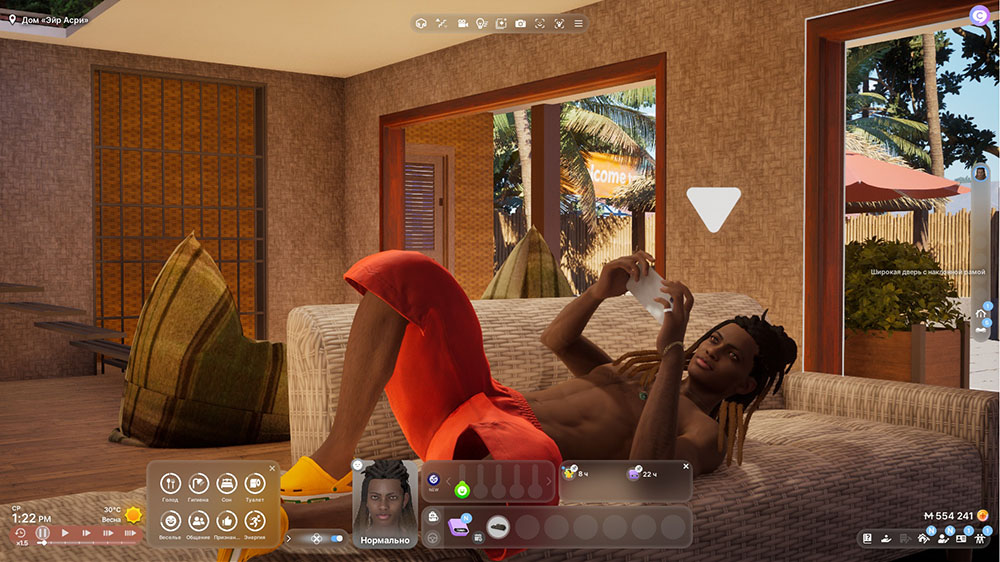Pause the game time
This screenshot has width=1000, height=562.
pyautogui.click(x=43, y=533)
